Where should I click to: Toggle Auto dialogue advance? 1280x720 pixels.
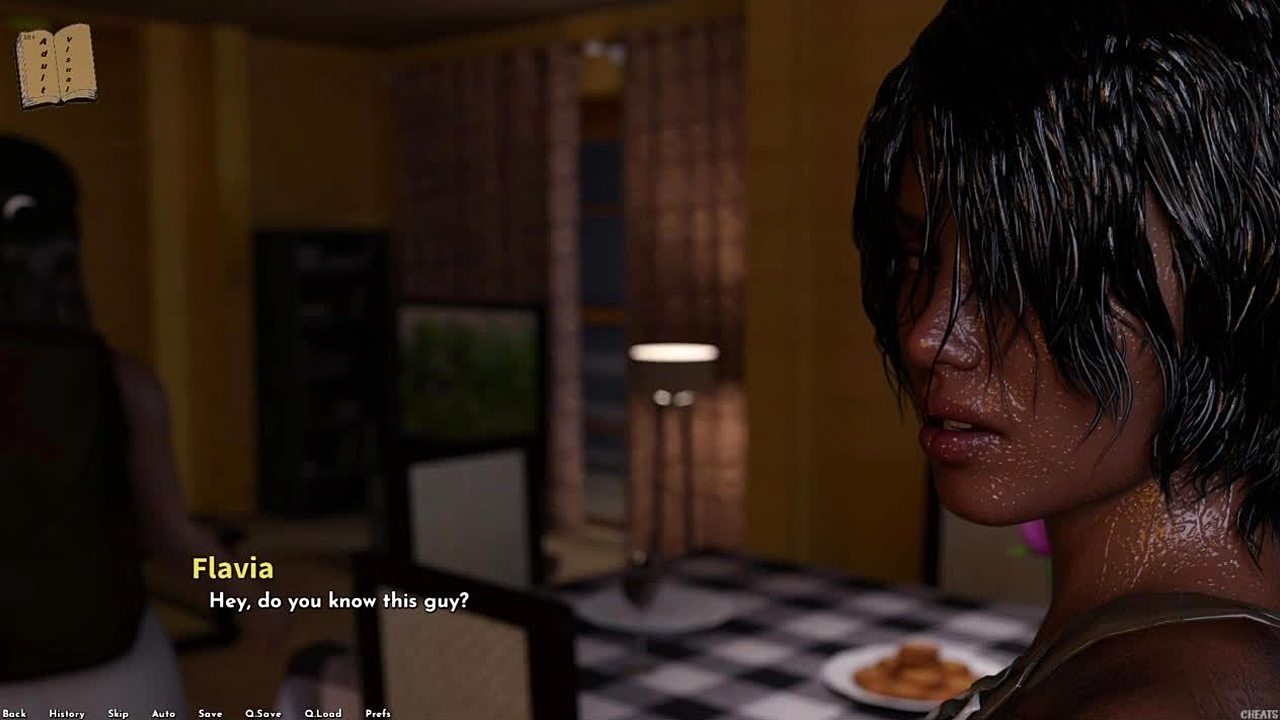pos(163,713)
